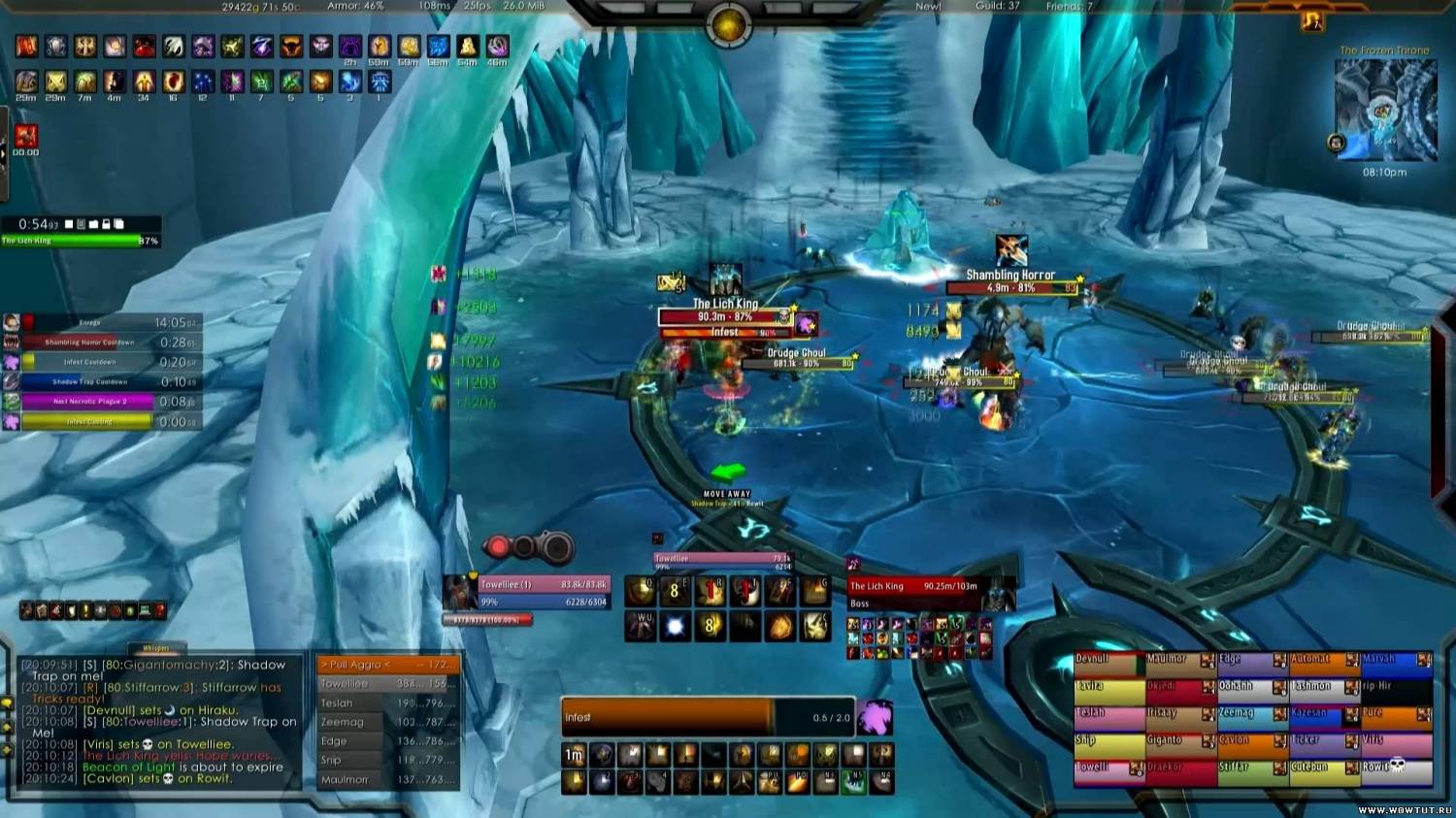Select the 1m cooldown ability on the action bar
1456x818 pixels.
574,753
